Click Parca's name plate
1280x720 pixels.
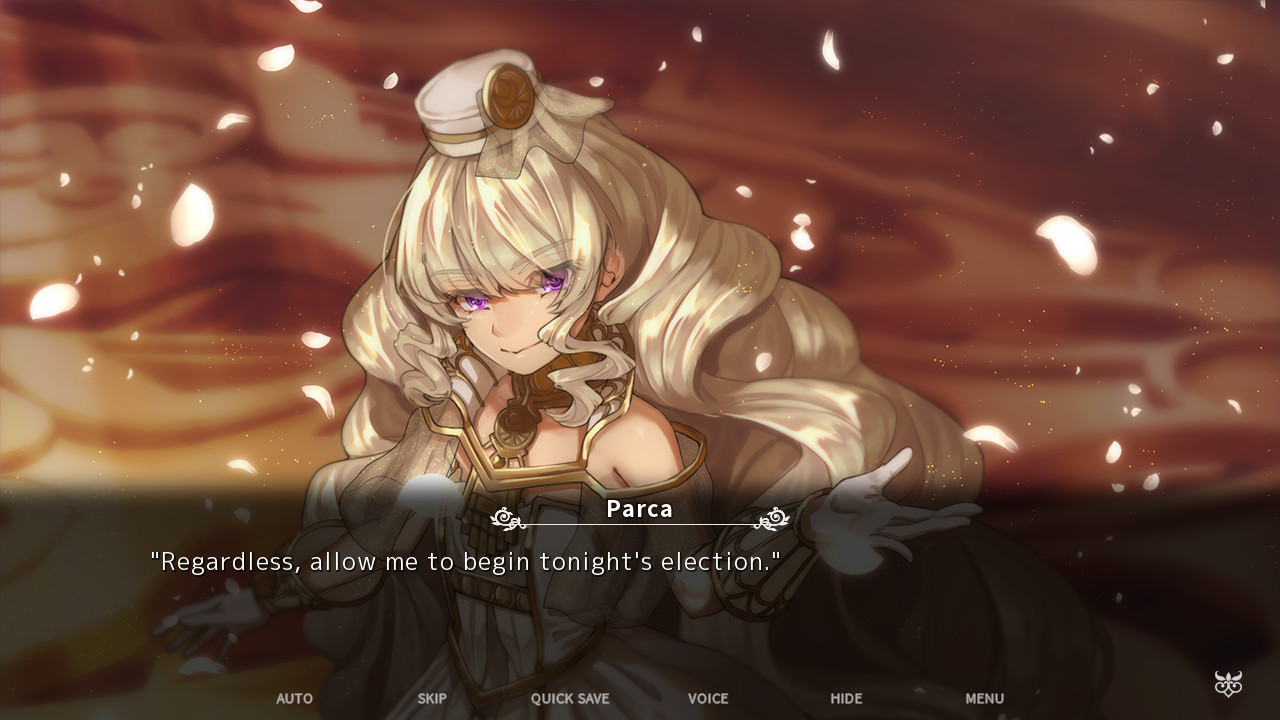[x=640, y=510]
